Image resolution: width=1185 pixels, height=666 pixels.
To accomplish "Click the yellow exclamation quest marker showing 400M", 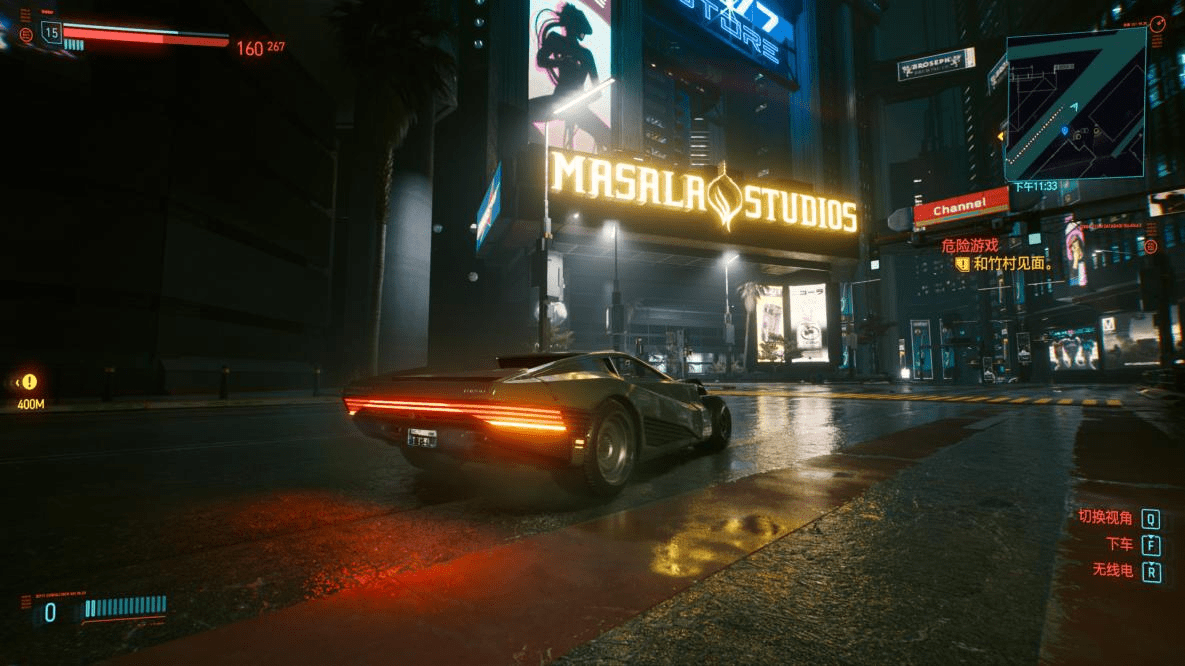I will coord(30,382).
